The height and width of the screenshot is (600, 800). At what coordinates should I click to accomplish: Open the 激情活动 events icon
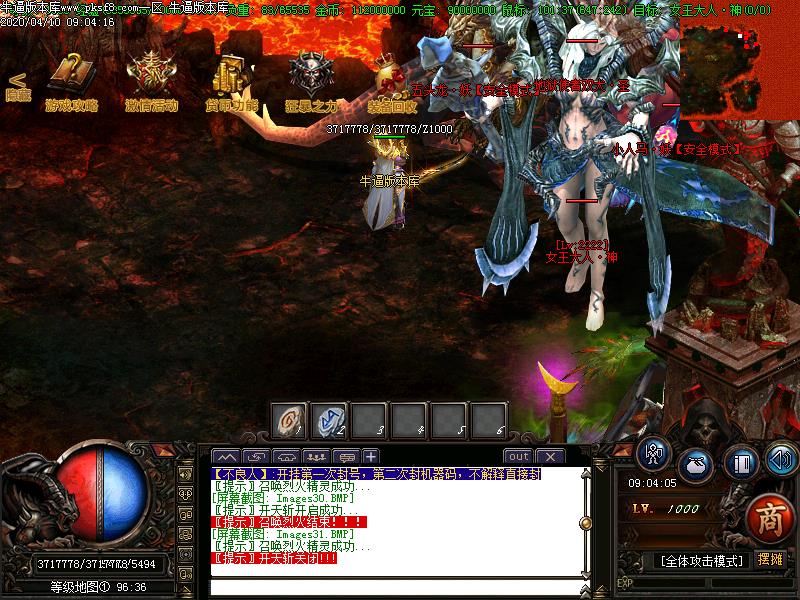click(151, 78)
